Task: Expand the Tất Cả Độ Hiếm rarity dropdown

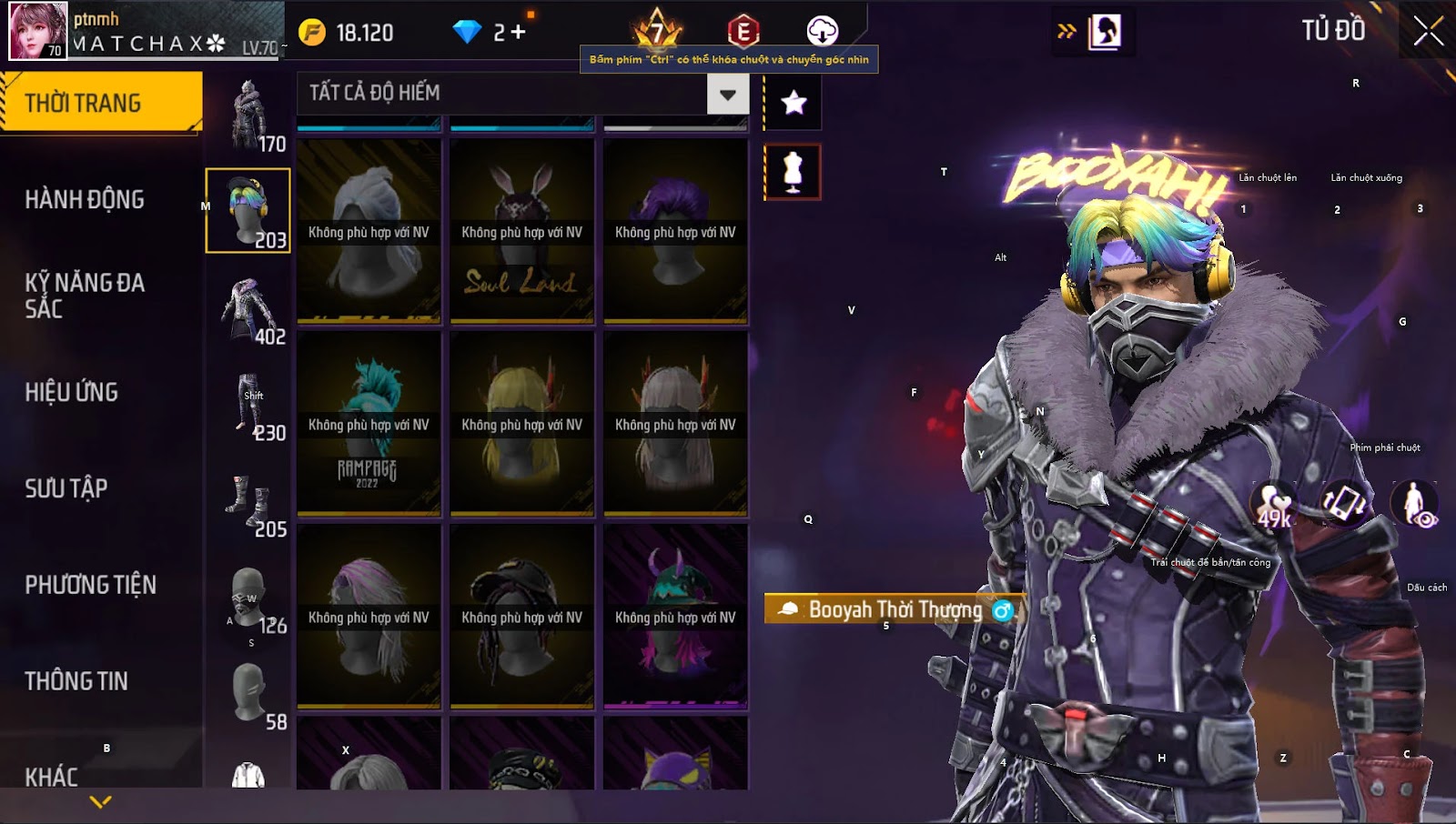Action: pyautogui.click(x=727, y=94)
